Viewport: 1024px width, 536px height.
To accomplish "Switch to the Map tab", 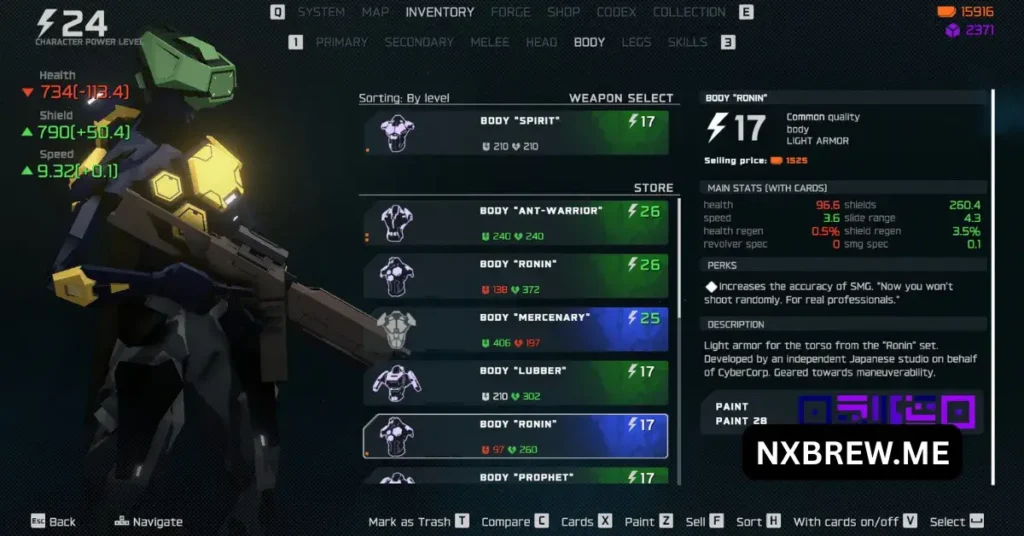I will point(375,12).
